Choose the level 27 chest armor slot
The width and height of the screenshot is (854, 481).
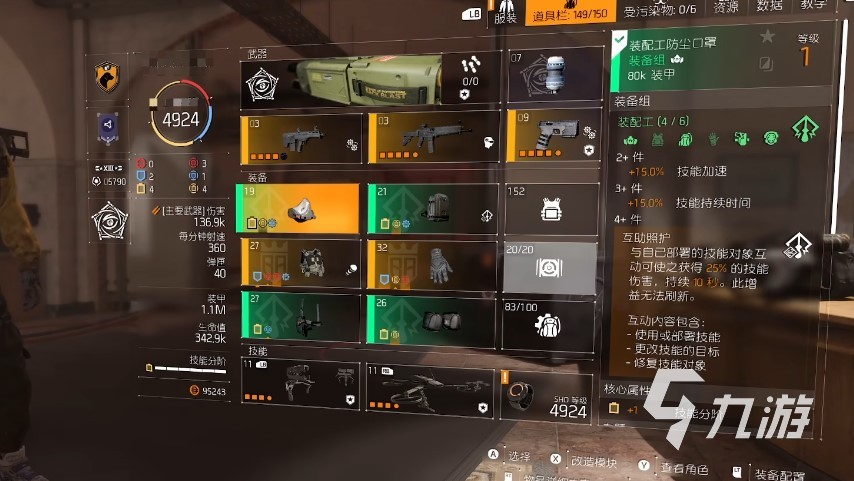point(300,263)
